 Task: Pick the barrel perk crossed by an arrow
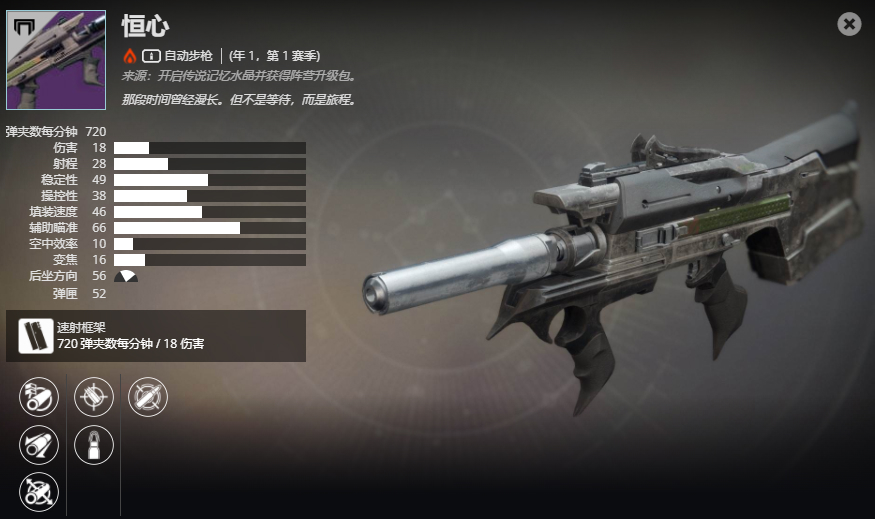click(x=40, y=492)
